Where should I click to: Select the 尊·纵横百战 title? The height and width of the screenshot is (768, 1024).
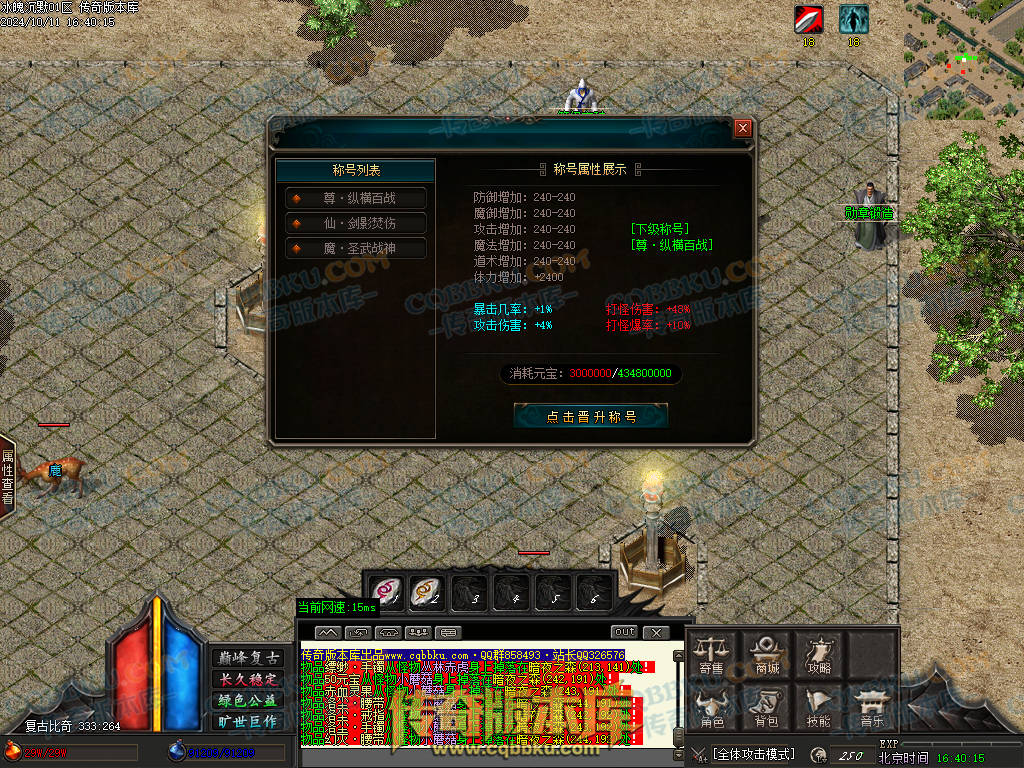(x=357, y=198)
